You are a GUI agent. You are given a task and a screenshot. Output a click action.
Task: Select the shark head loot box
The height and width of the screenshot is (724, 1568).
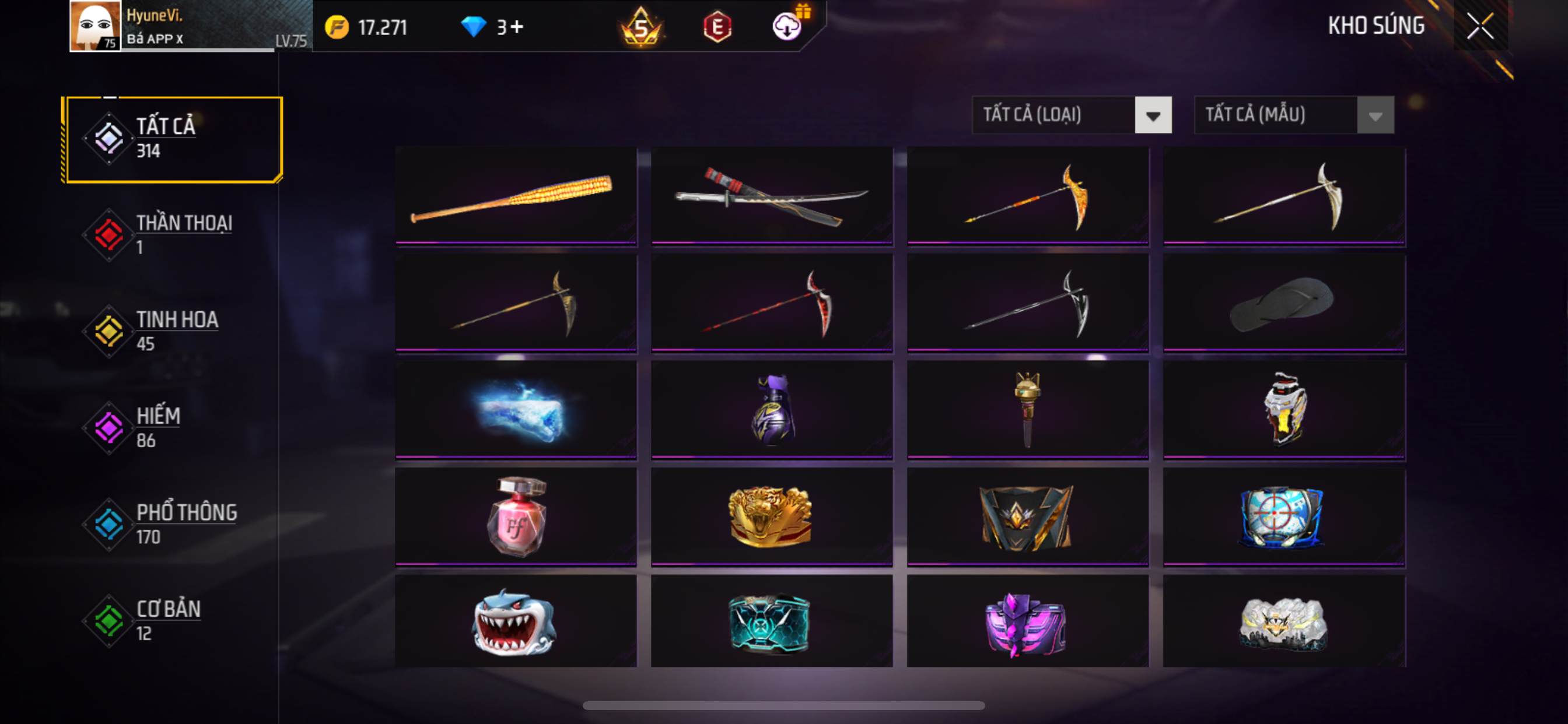(516, 622)
